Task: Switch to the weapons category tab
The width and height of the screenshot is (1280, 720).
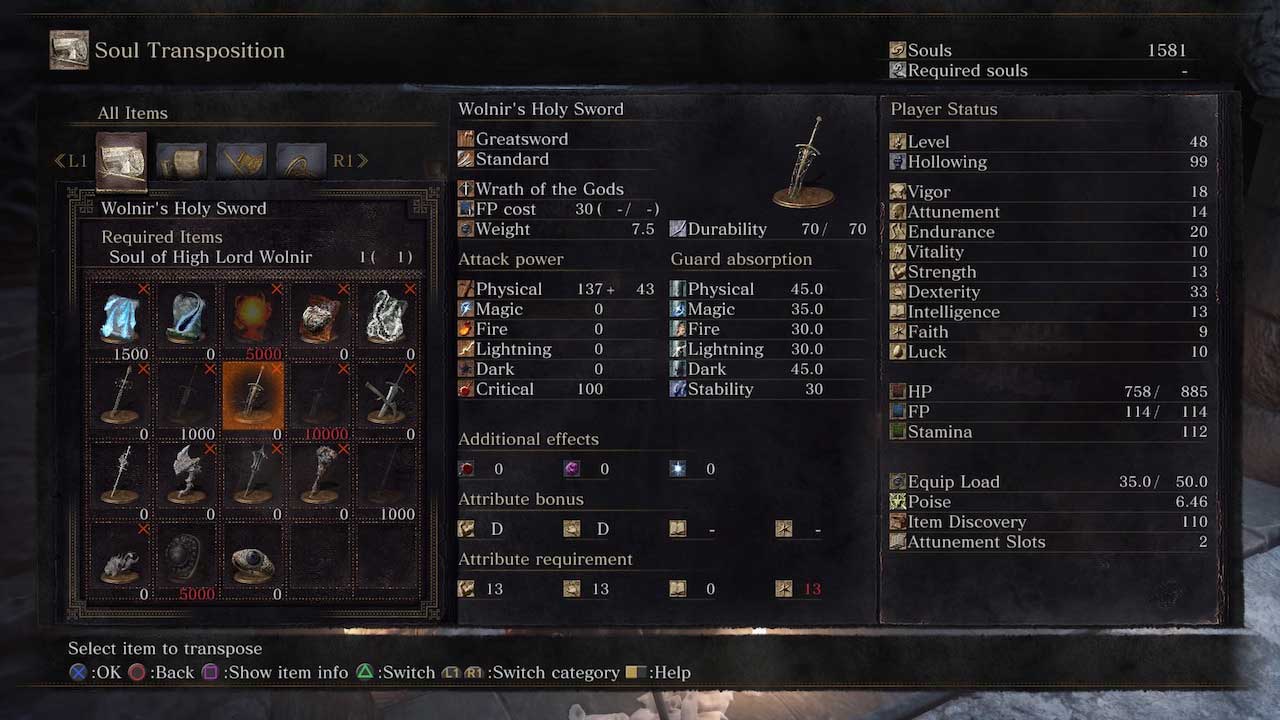Action: [241, 160]
